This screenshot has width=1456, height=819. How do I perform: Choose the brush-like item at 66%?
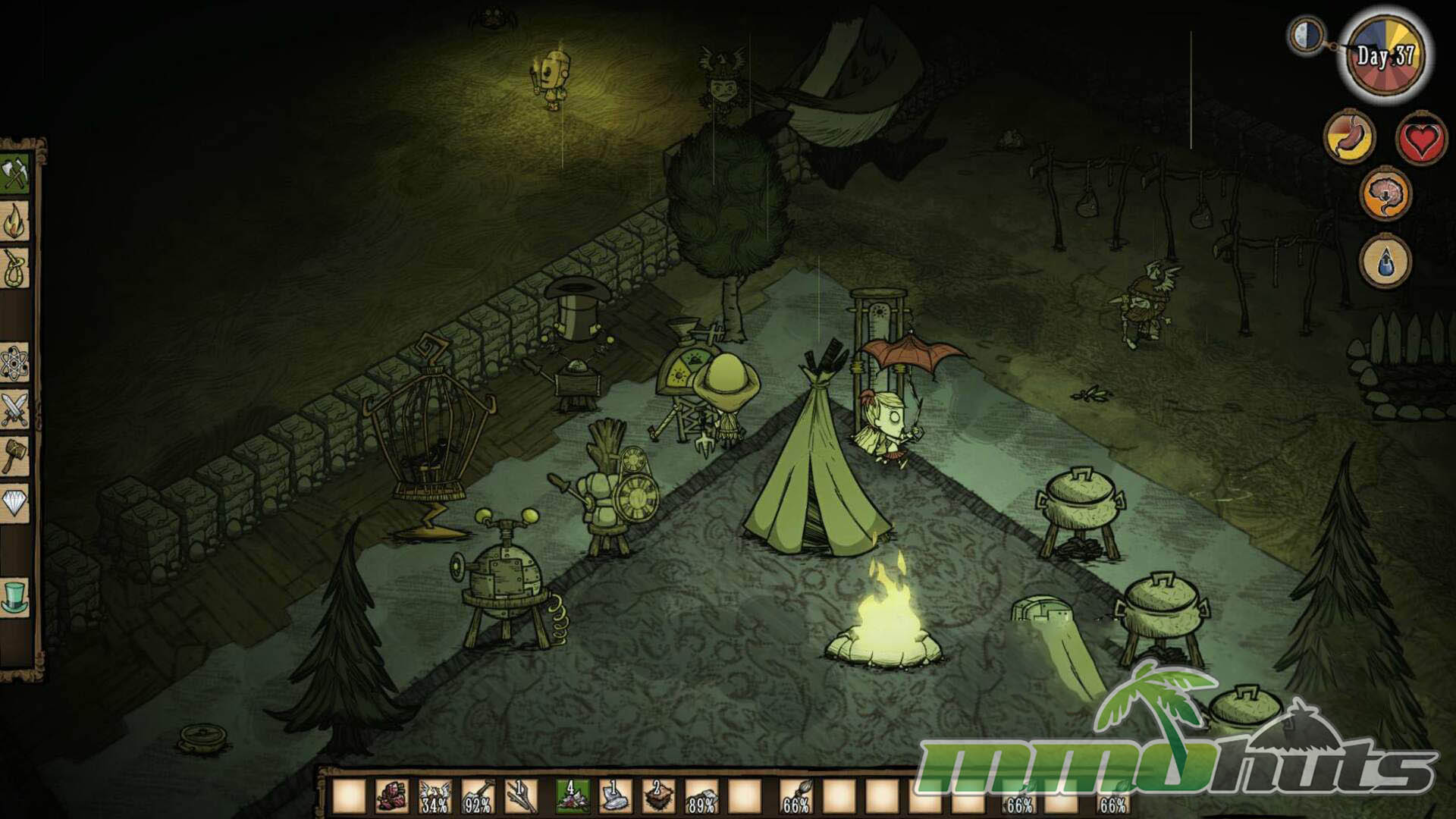point(795,797)
